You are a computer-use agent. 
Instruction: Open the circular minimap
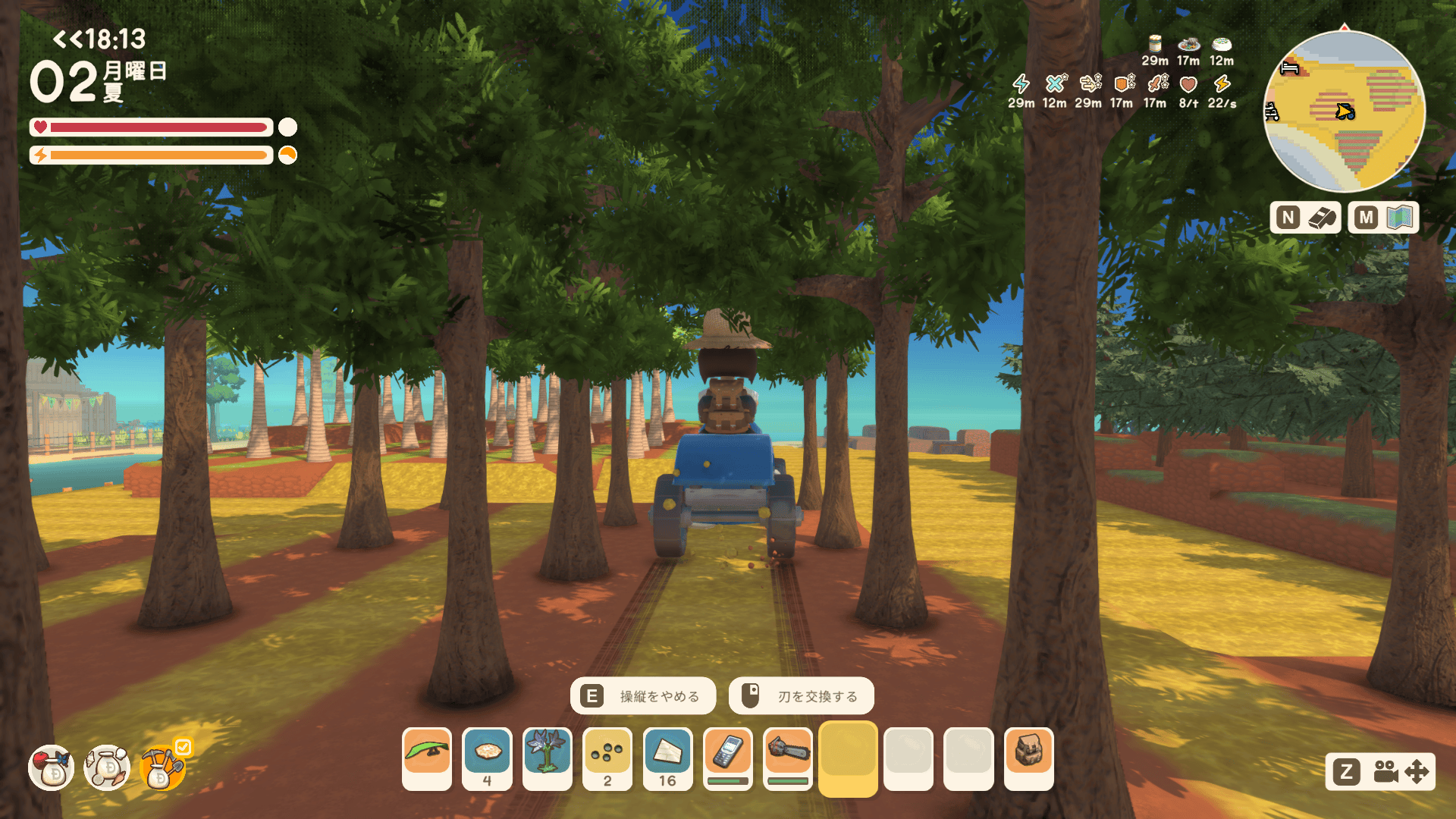click(x=1344, y=111)
